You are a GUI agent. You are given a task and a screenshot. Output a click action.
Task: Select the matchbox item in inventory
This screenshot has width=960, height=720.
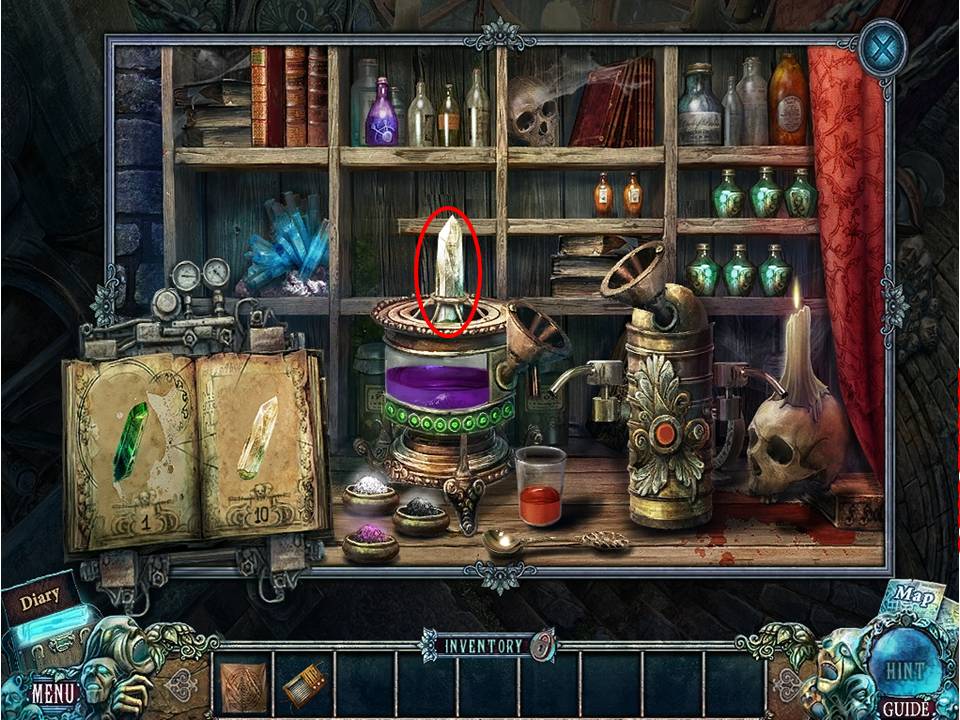coord(303,686)
